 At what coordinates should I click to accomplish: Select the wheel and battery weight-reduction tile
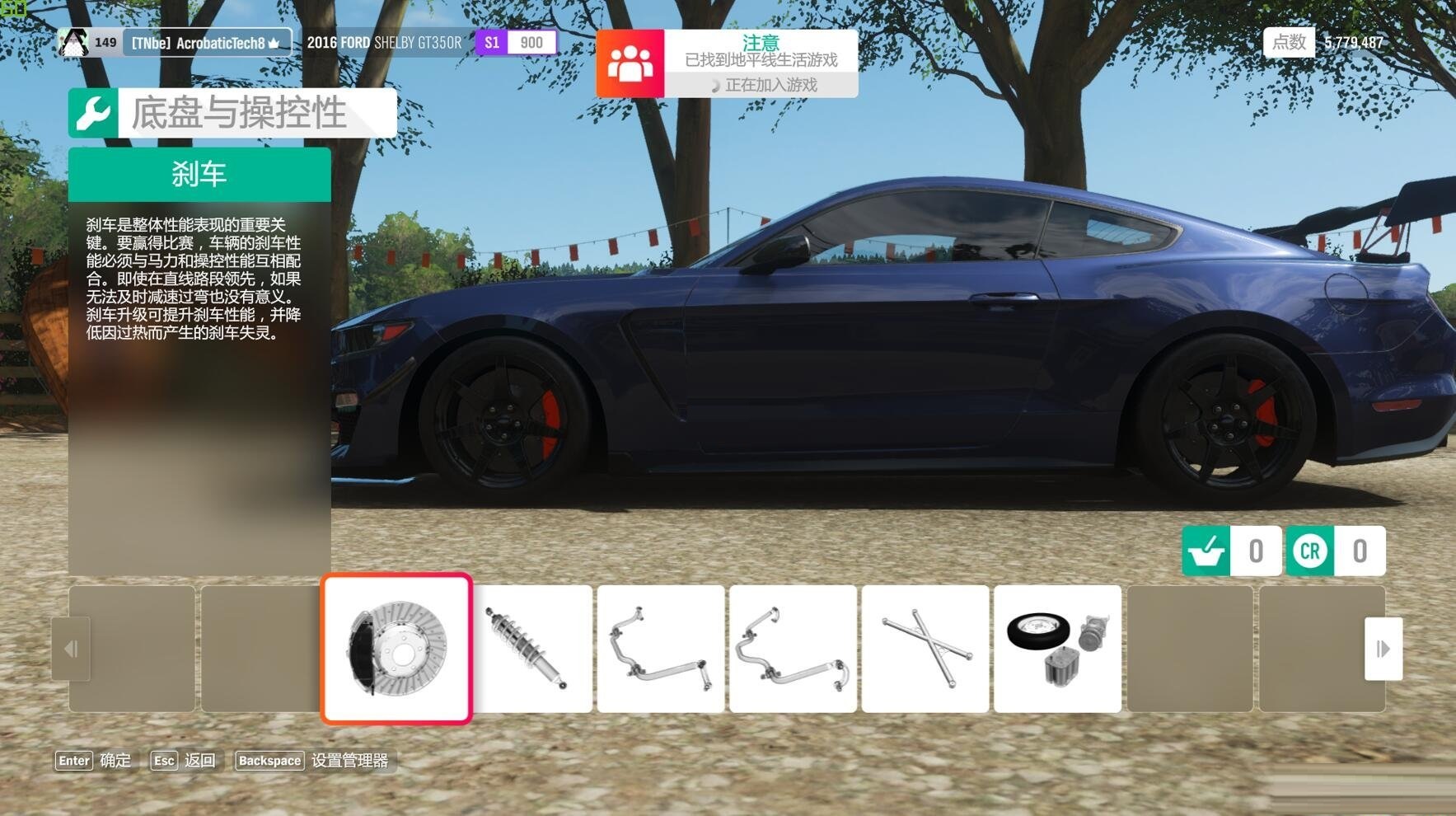pyautogui.click(x=1057, y=649)
